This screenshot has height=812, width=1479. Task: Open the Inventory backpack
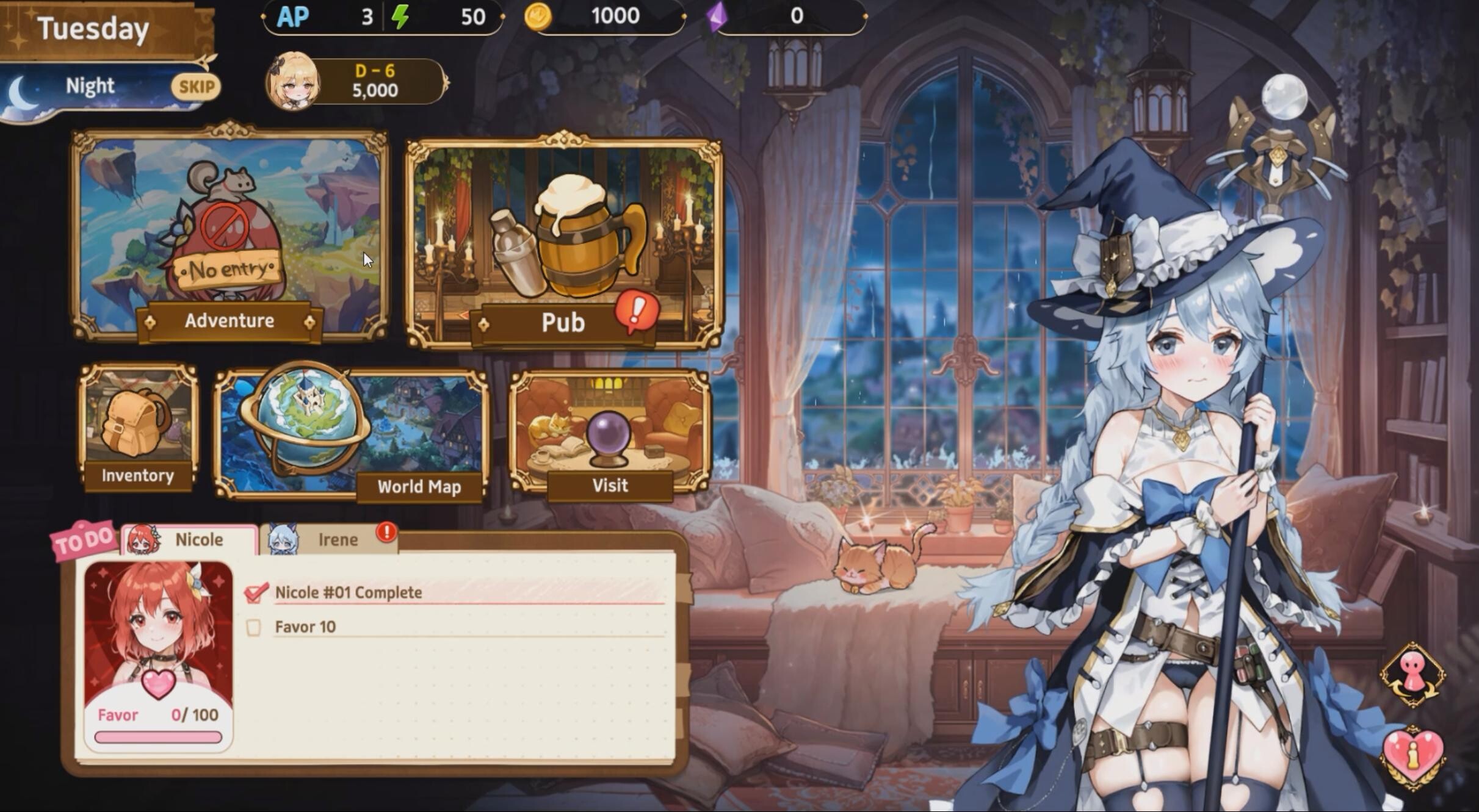[x=138, y=427]
